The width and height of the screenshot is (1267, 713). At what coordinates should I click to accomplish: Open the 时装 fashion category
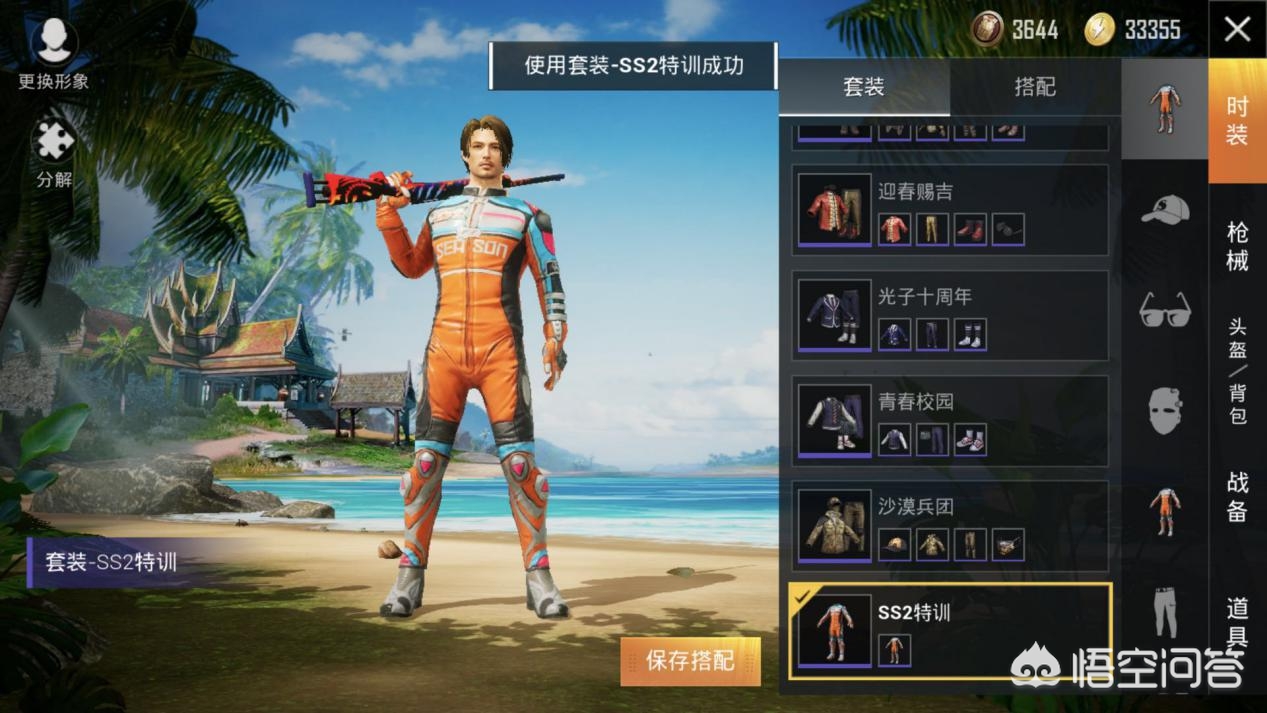coord(1237,122)
